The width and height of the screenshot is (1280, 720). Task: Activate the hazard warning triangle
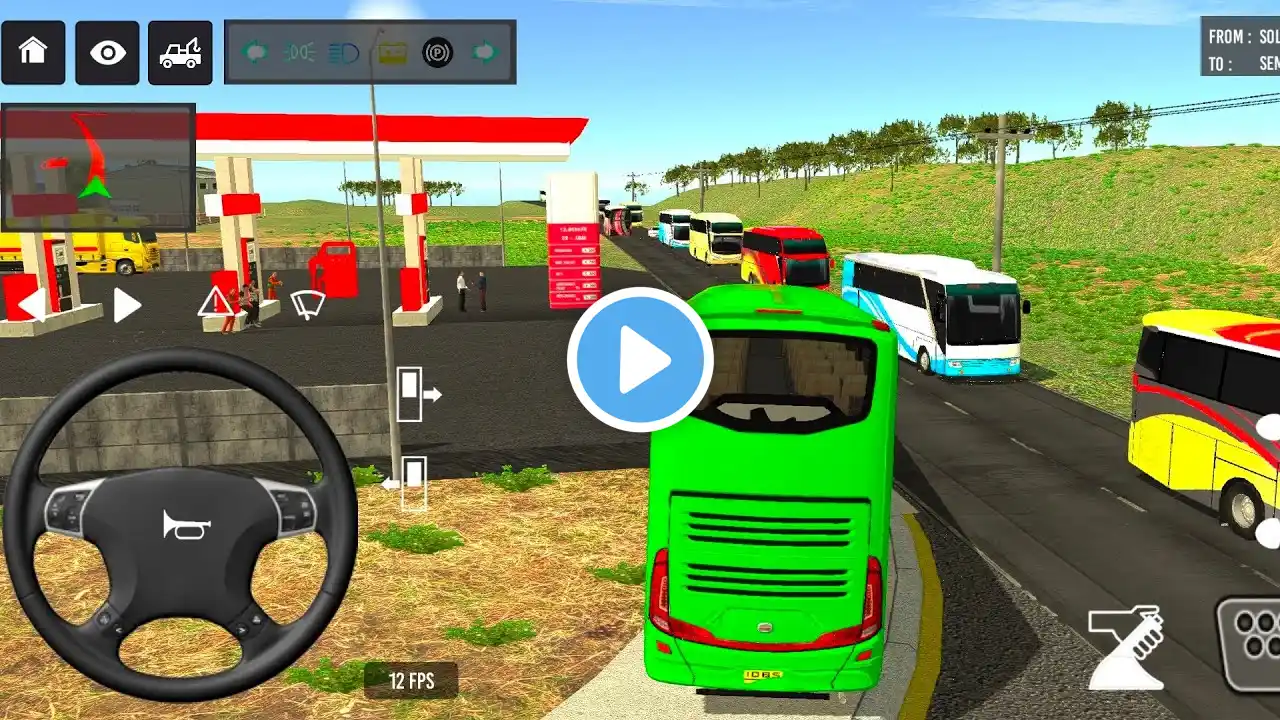pos(215,301)
